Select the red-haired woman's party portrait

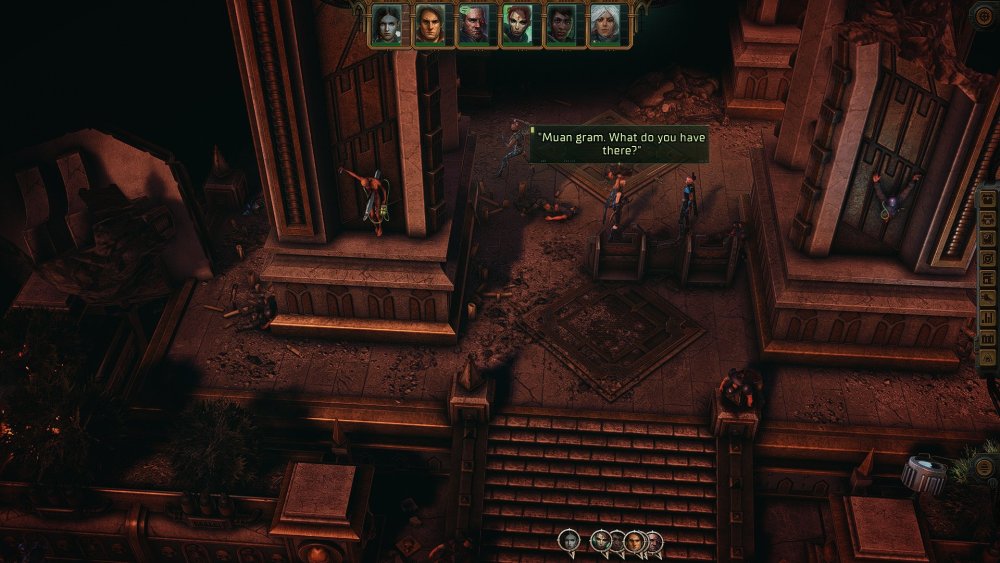click(x=517, y=25)
